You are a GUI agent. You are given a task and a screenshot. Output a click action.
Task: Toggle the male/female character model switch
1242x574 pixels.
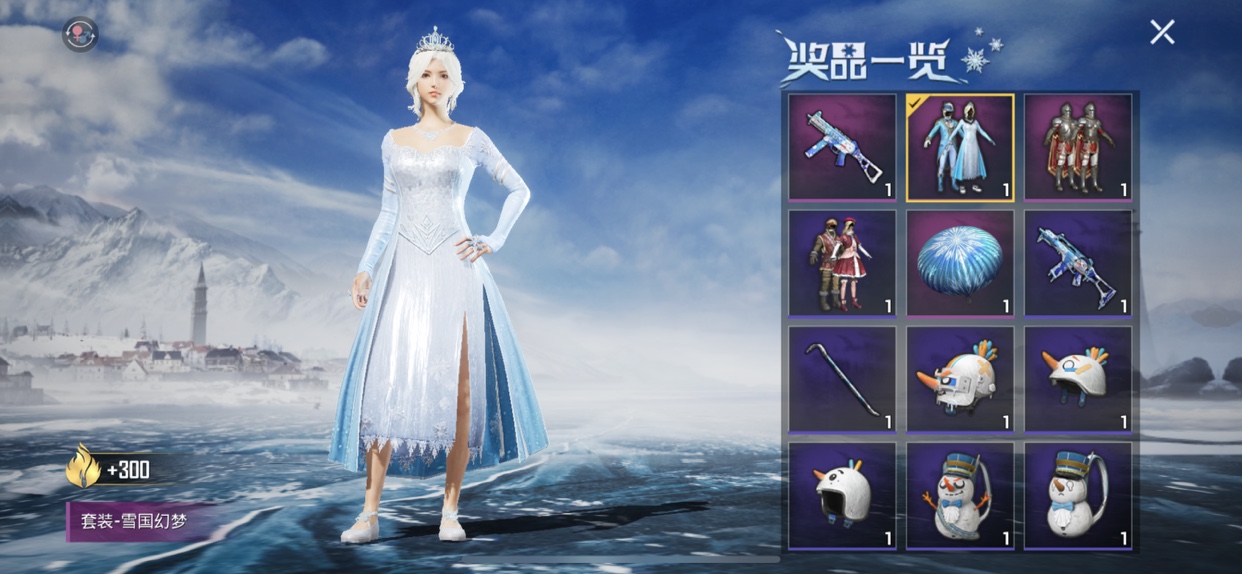click(x=80, y=34)
